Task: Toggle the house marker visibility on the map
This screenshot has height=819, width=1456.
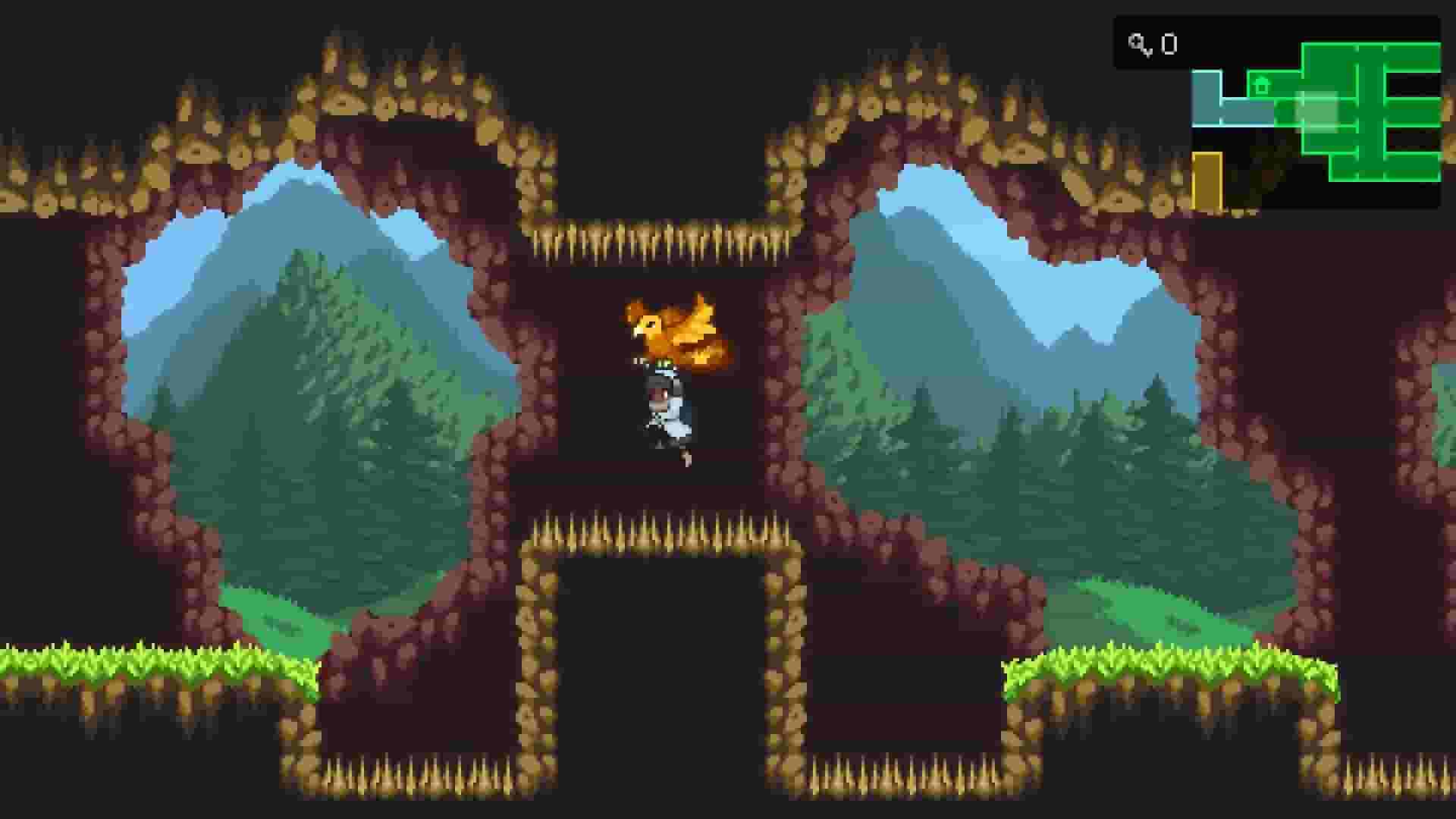Action: (1261, 84)
